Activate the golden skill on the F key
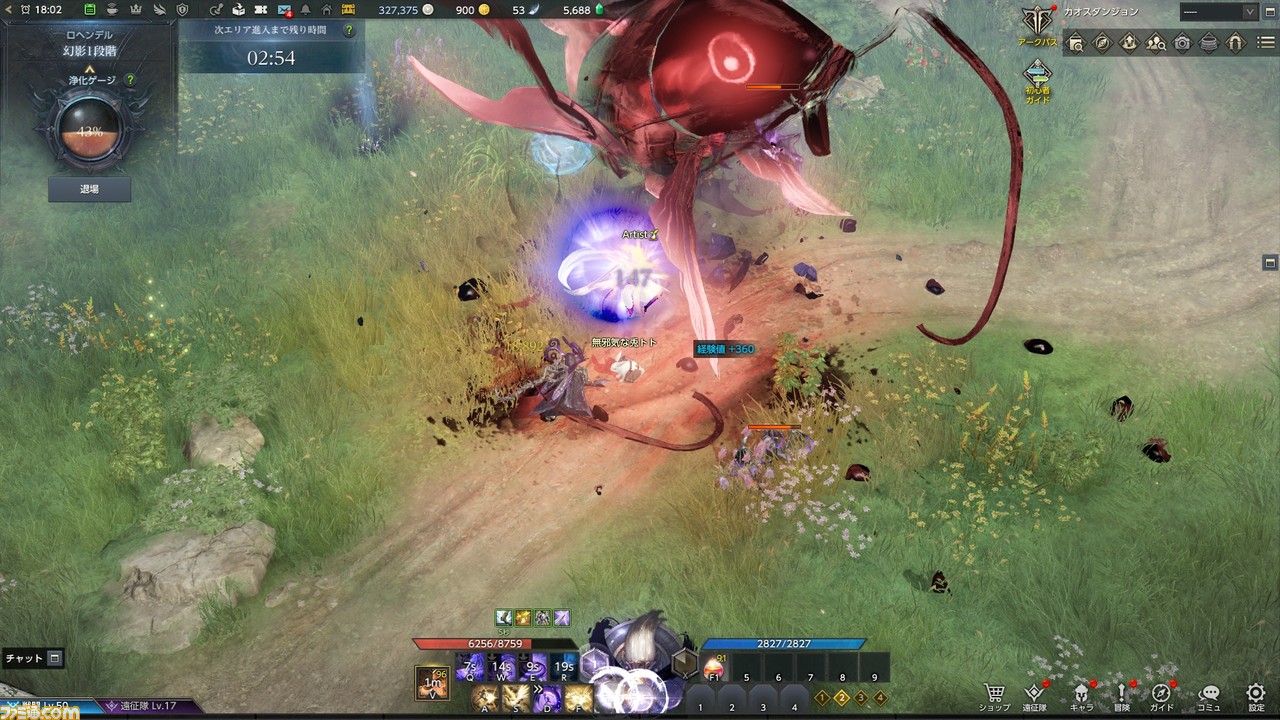Image resolution: width=1280 pixels, height=720 pixels. pyautogui.click(x=578, y=698)
